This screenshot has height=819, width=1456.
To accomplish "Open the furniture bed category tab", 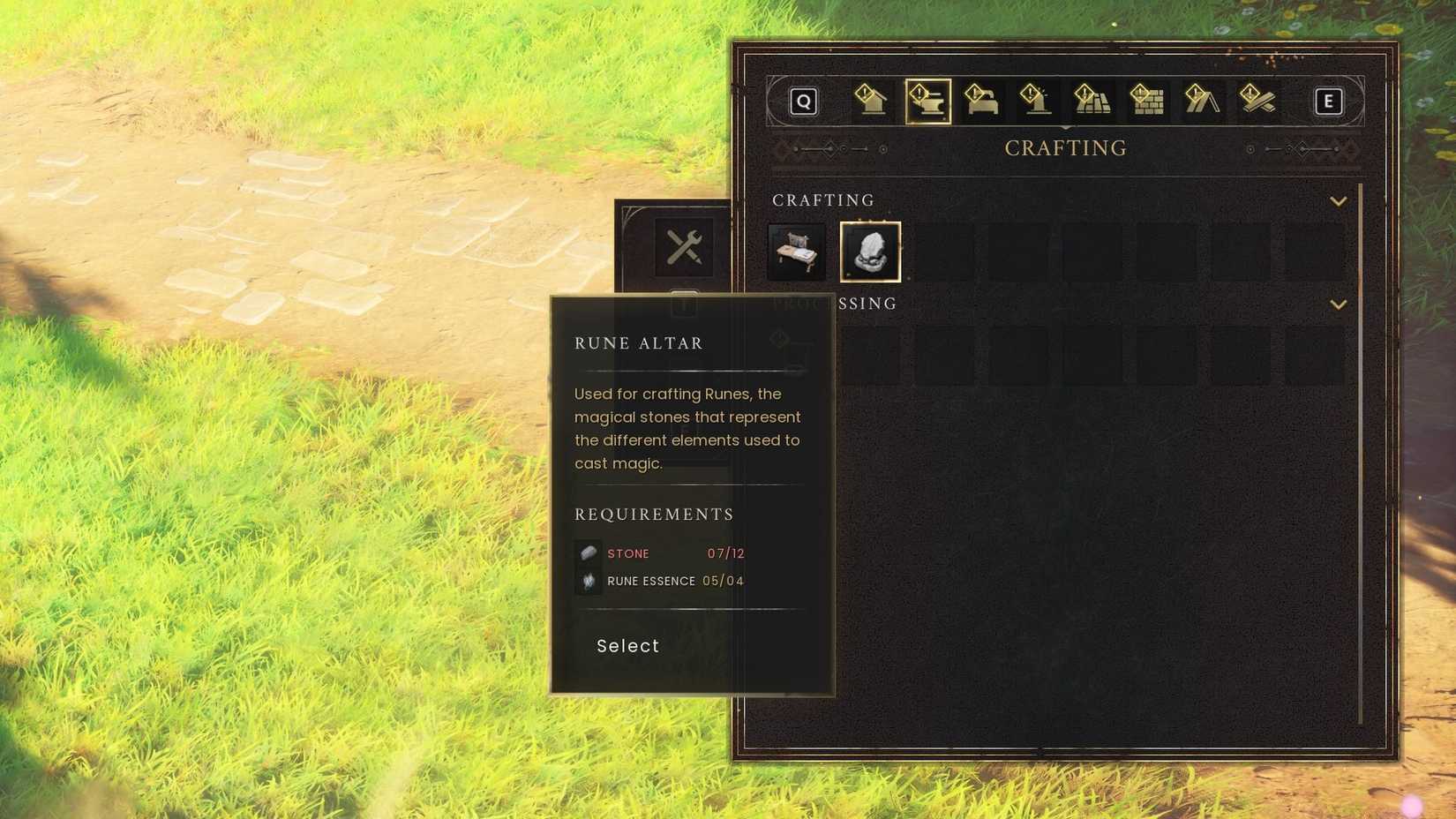I will pyautogui.click(x=982, y=101).
